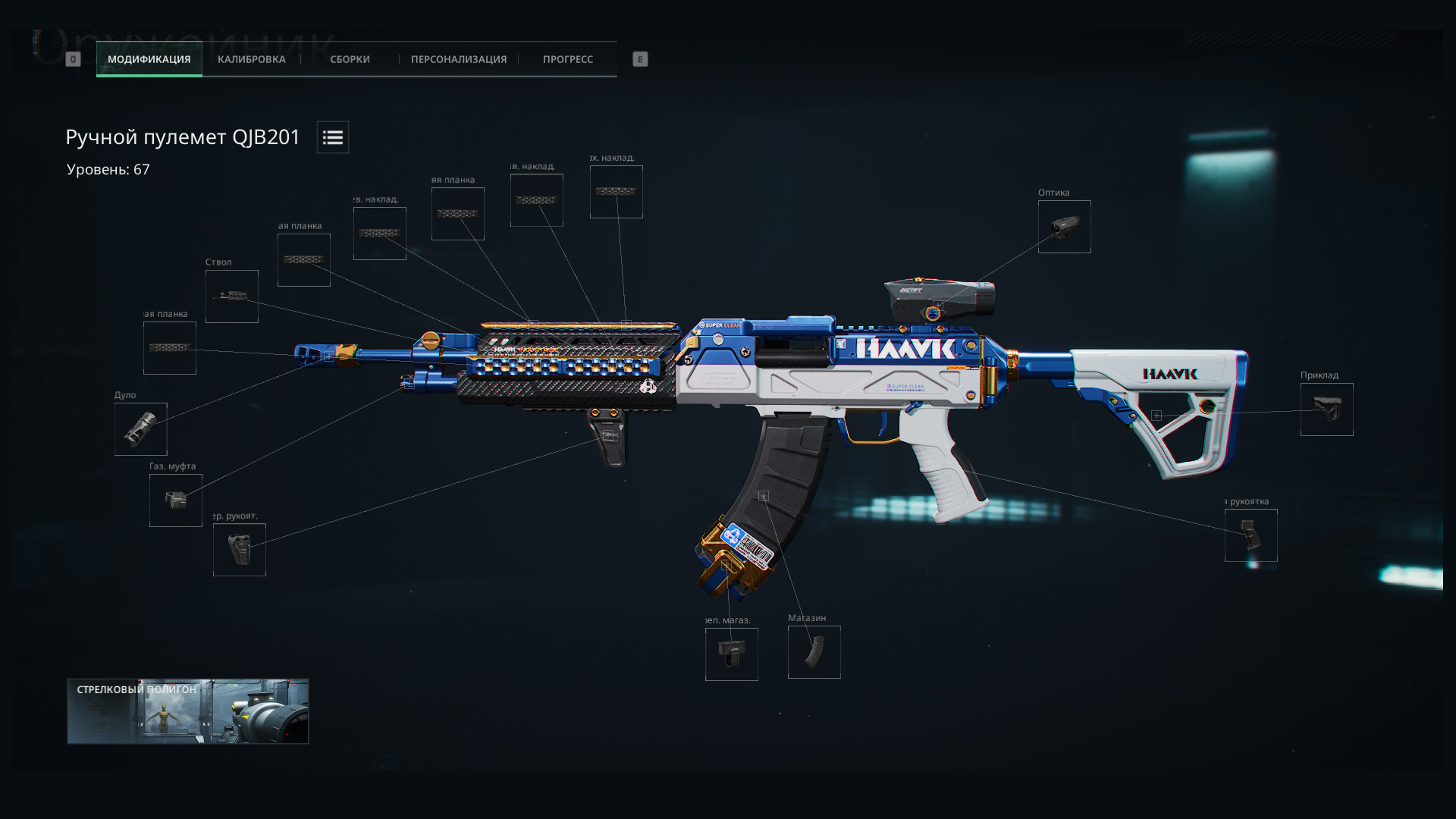This screenshot has height=819, width=1456.
Task: Select the Дуло muzzle slot
Action: [140, 429]
